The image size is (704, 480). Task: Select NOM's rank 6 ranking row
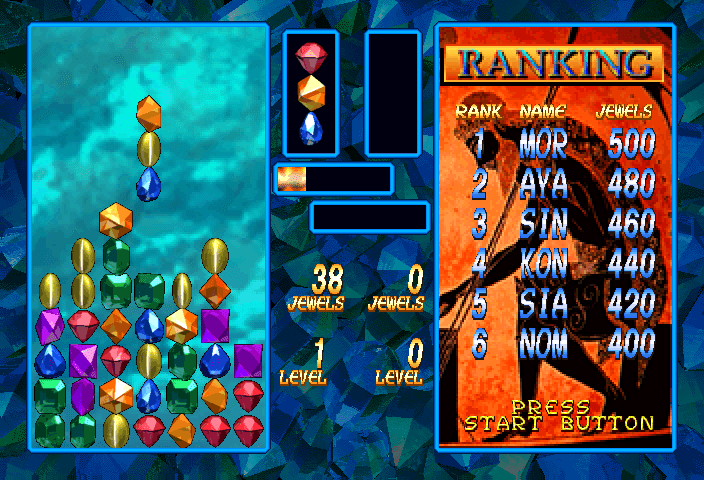click(x=556, y=344)
